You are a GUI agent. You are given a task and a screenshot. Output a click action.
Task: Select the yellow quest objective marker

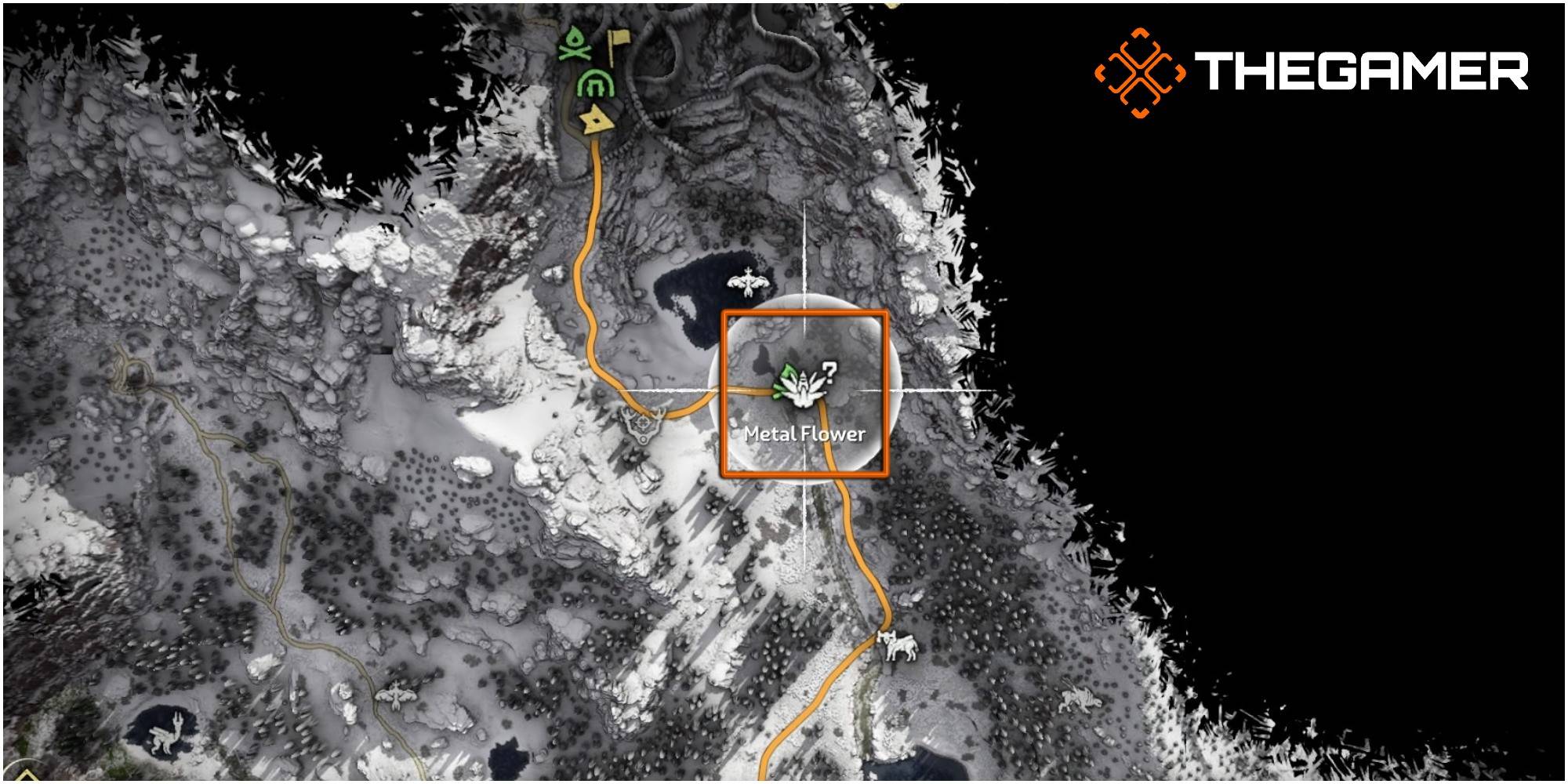coord(596,122)
